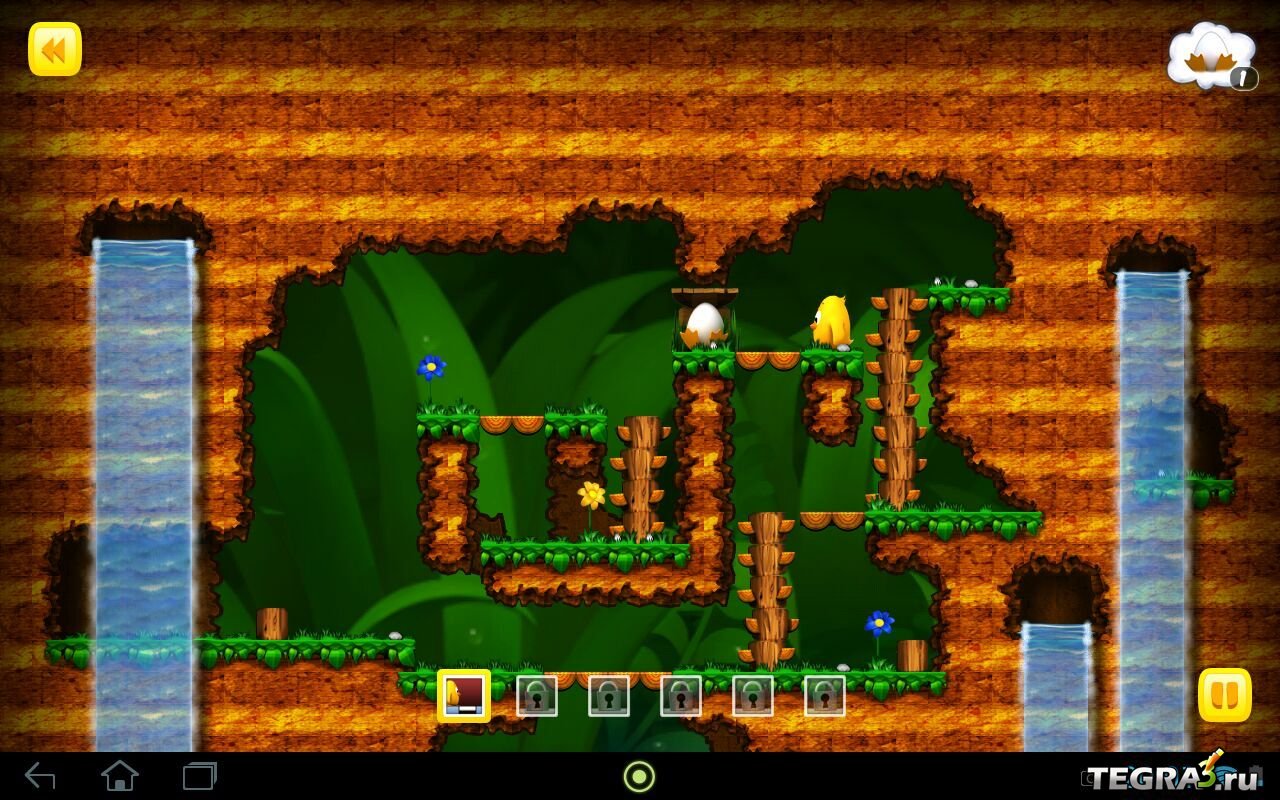1280x800 pixels.
Task: Go to the Android home screen
Action: click(x=119, y=776)
